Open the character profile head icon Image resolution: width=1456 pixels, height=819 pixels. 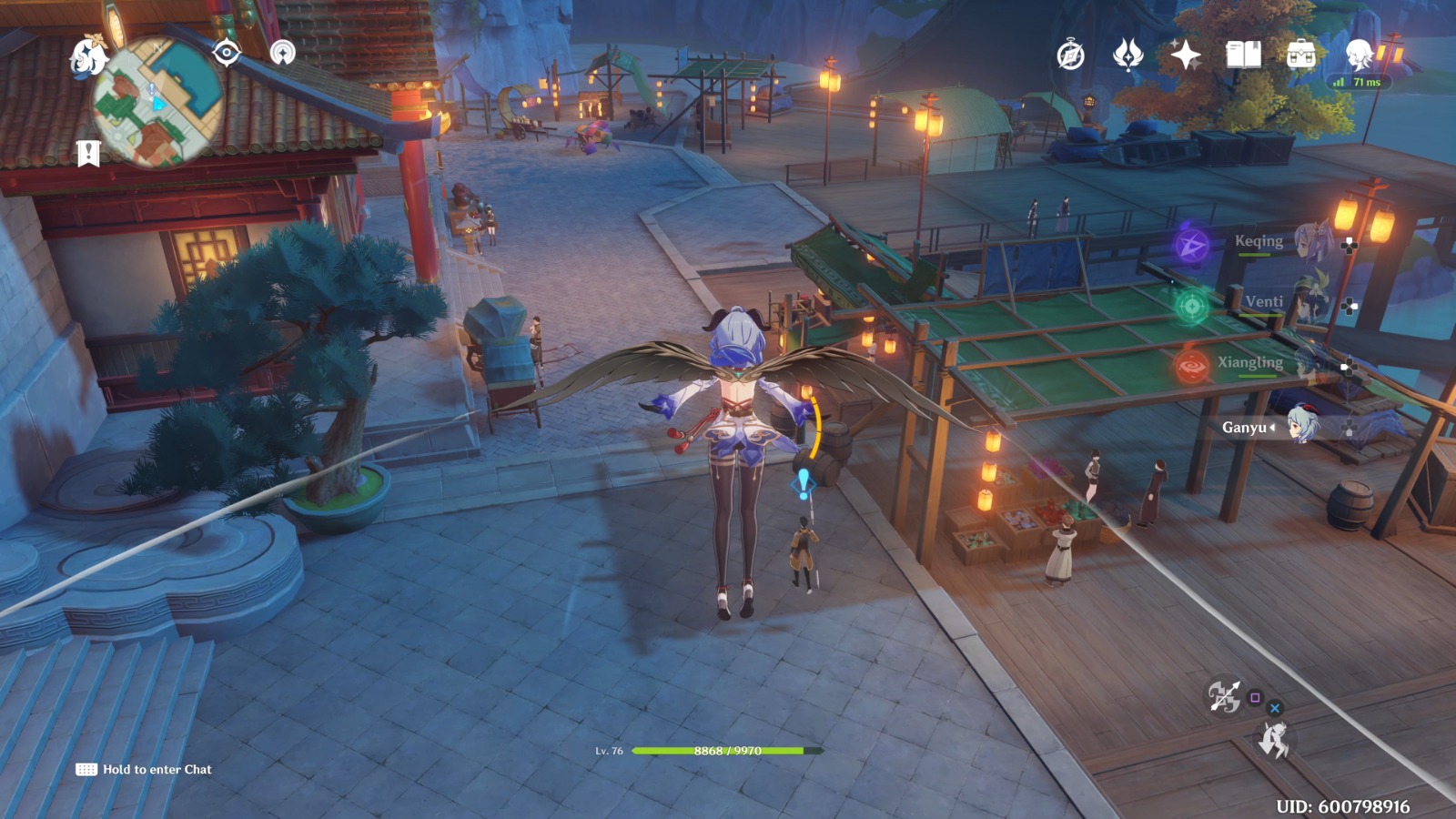pos(1359,55)
